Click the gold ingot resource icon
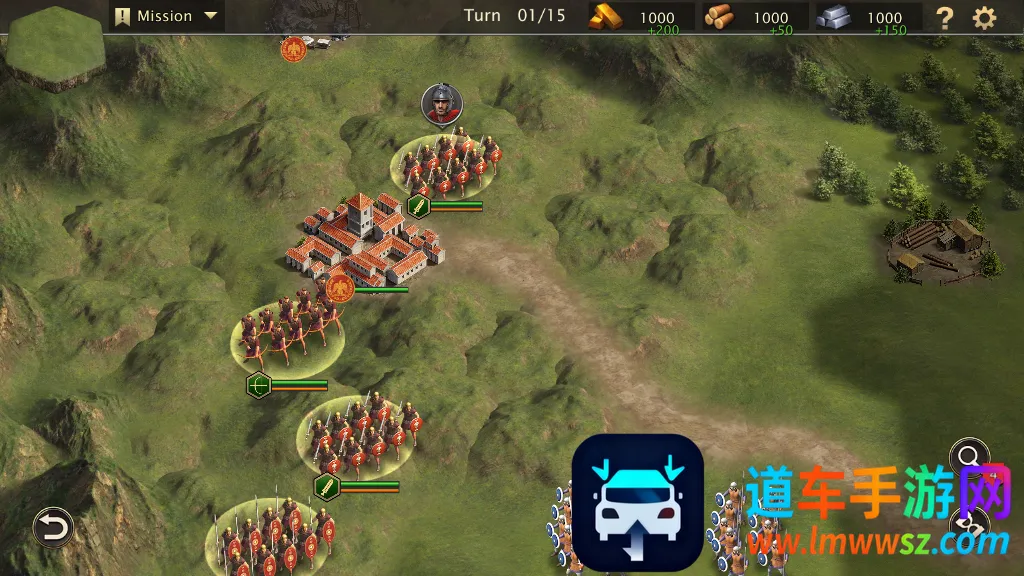This screenshot has width=1024, height=576. pos(604,16)
